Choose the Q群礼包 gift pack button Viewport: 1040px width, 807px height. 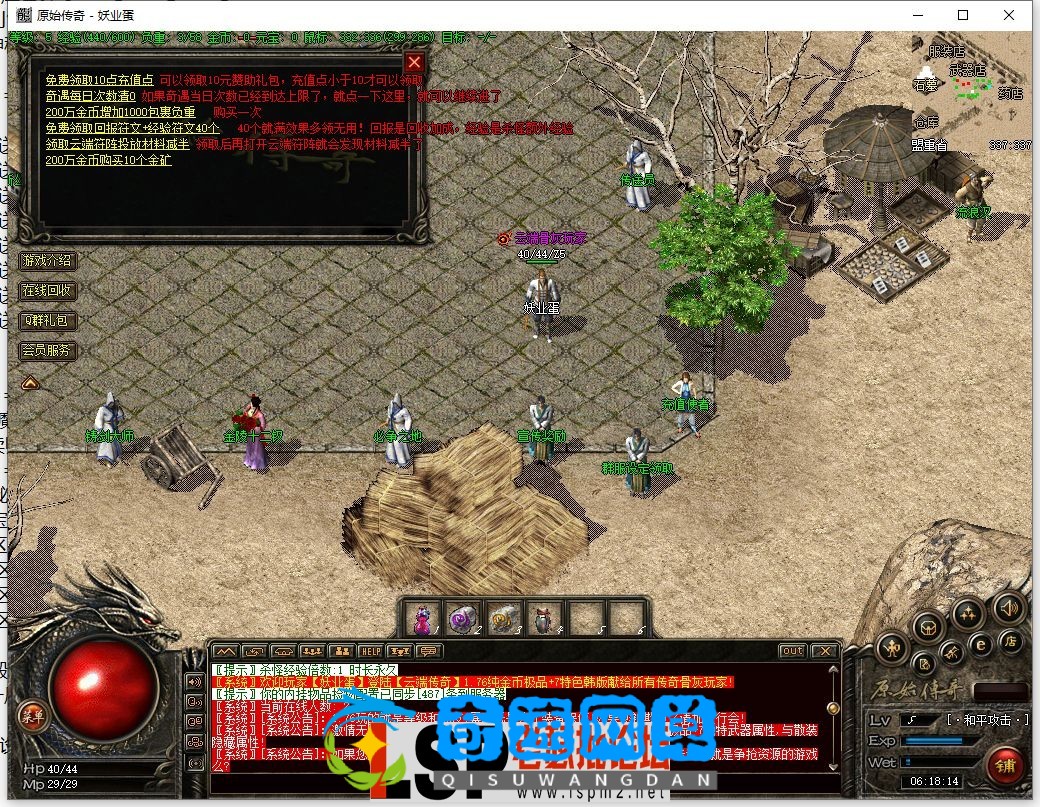tap(47, 321)
